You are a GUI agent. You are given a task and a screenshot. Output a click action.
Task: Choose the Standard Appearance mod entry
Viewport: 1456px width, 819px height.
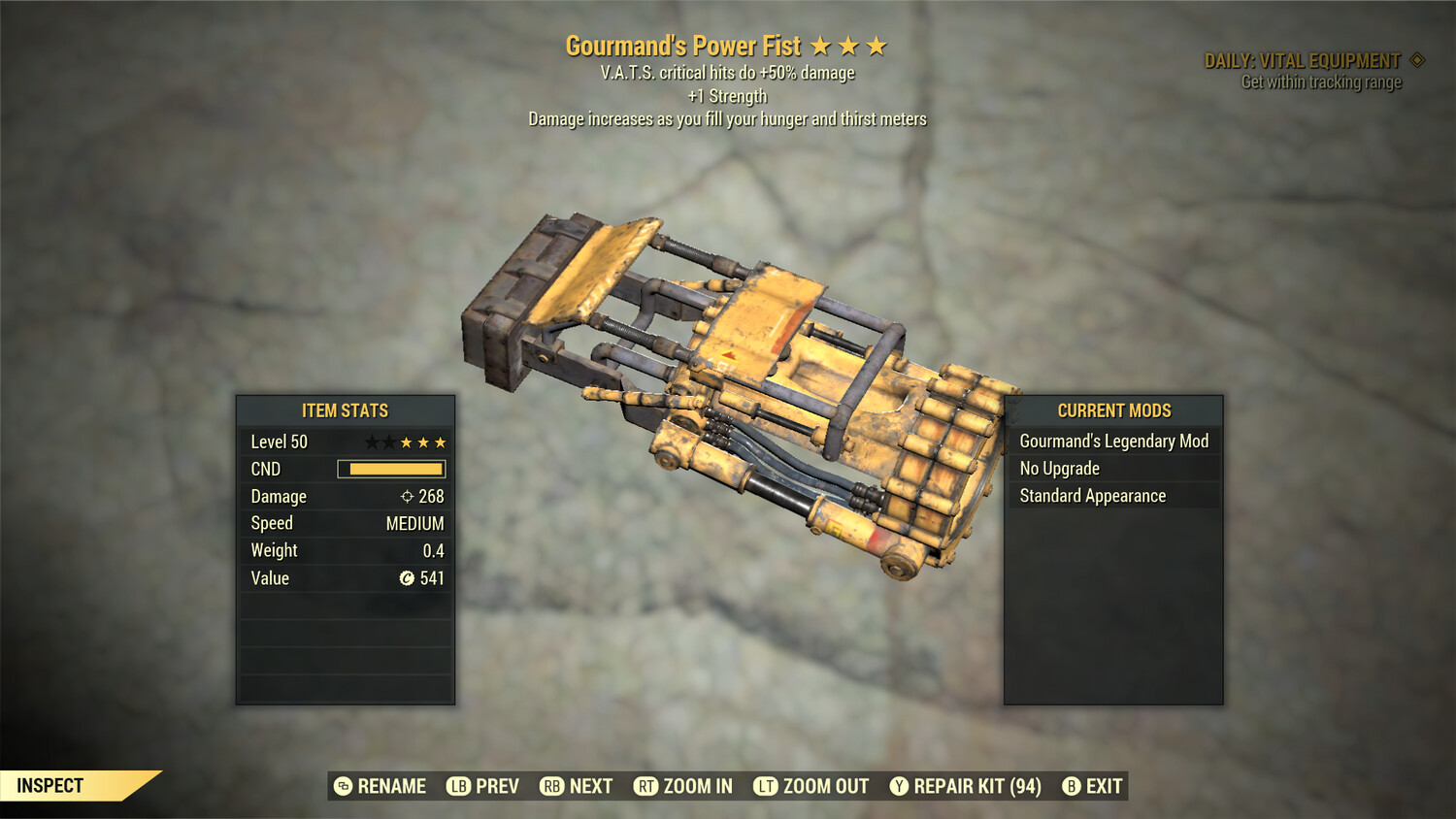coord(1113,496)
